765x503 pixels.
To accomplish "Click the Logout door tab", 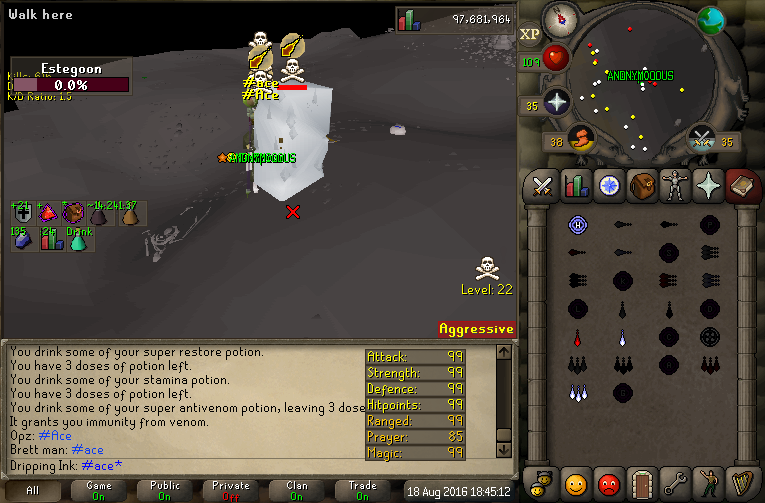I will pyautogui.click(x=641, y=484).
